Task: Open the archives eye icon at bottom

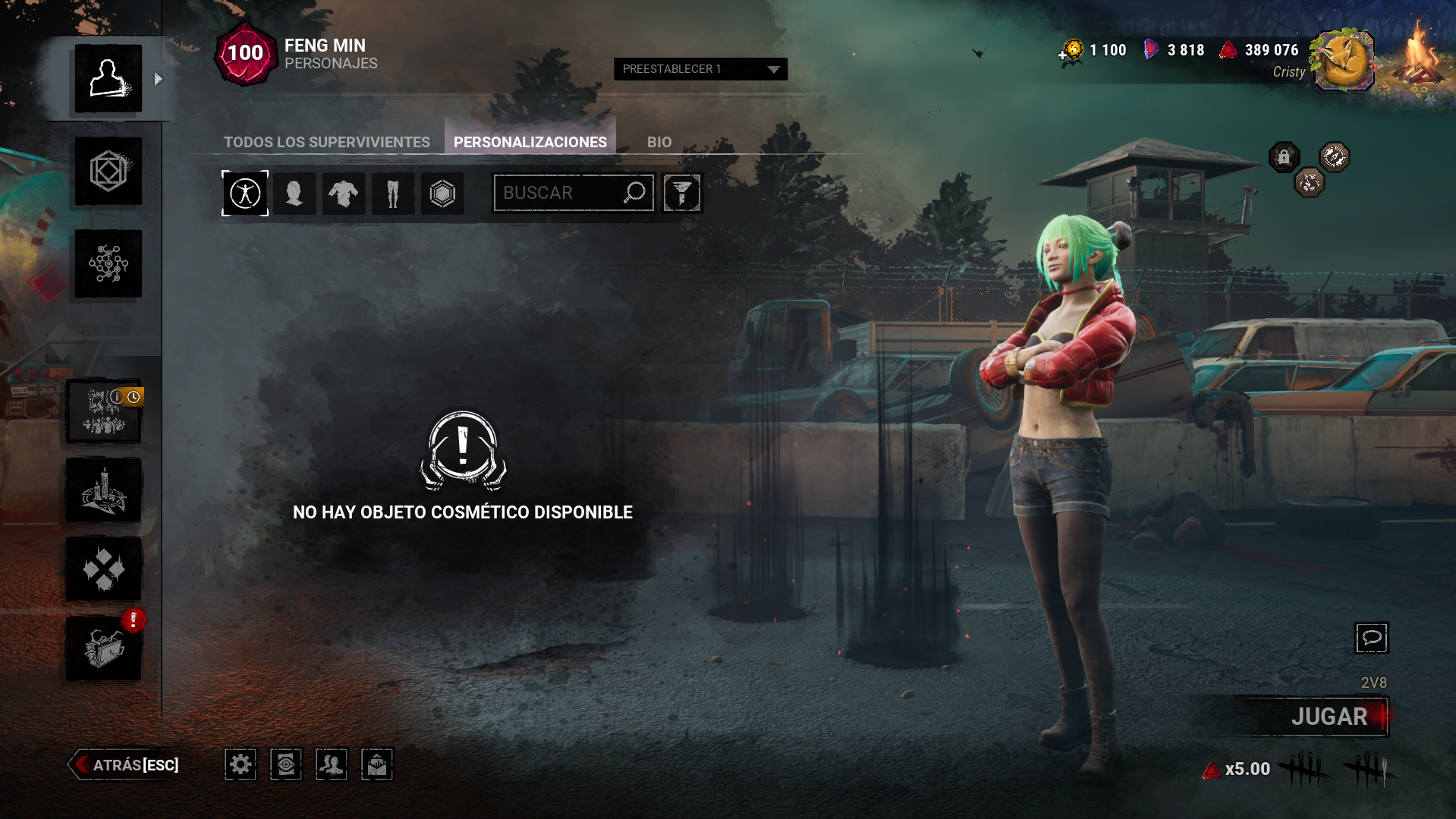Action: click(285, 764)
